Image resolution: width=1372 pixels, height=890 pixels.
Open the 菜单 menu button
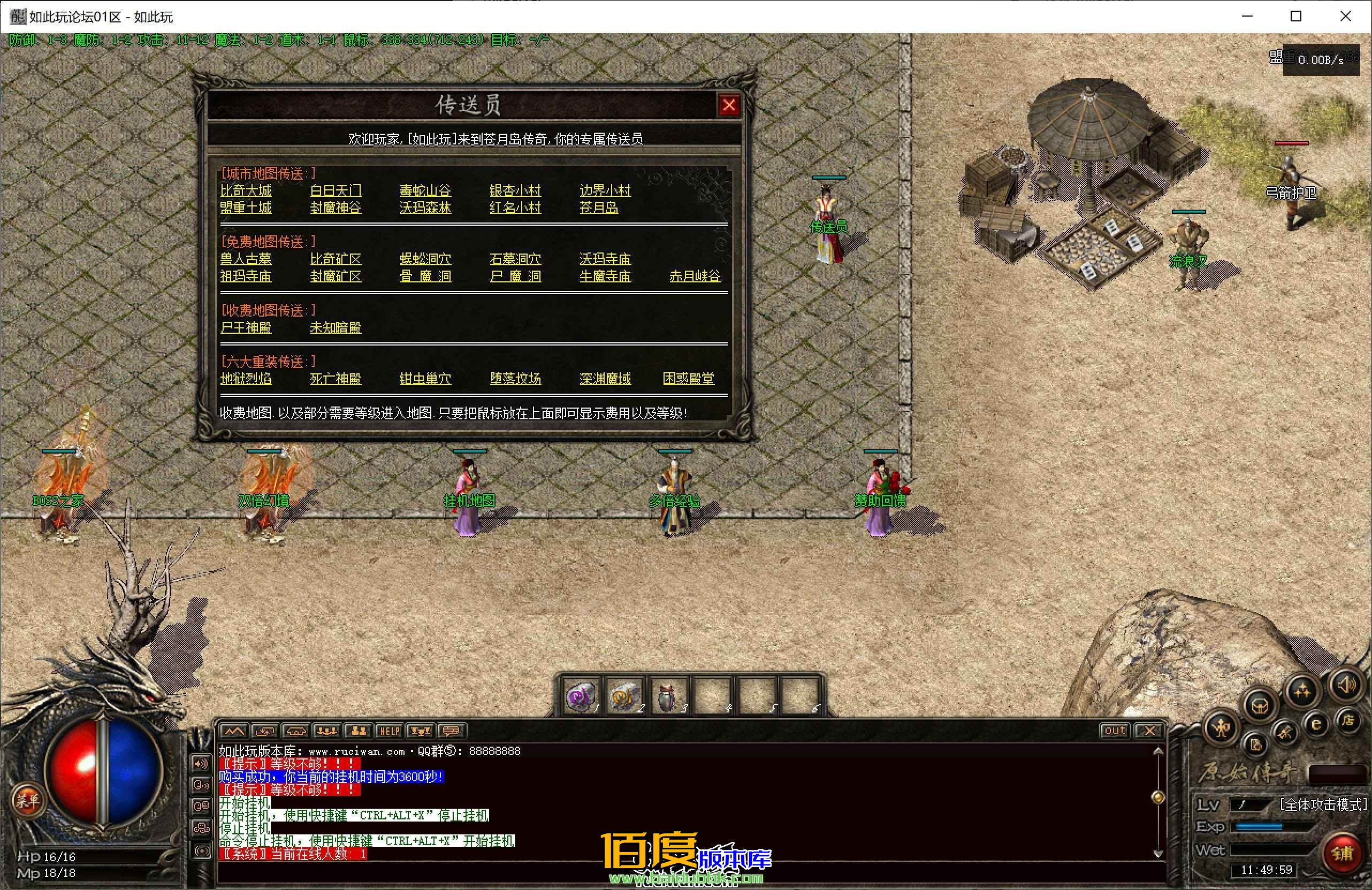pos(27,800)
